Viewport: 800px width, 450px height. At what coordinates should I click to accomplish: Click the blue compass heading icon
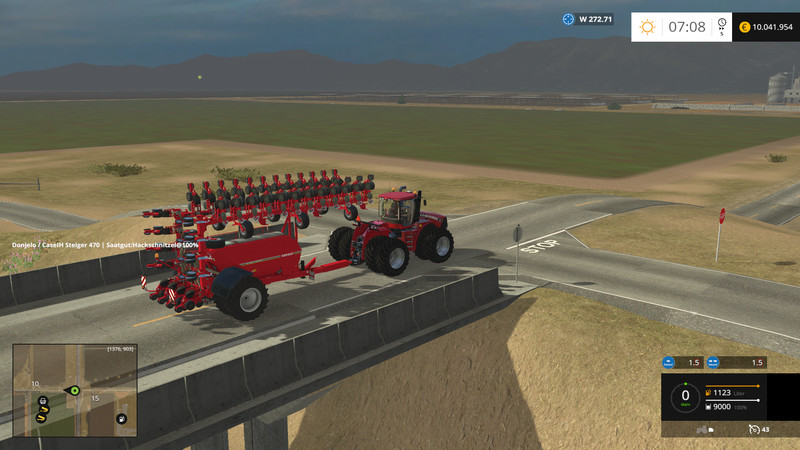[569, 18]
